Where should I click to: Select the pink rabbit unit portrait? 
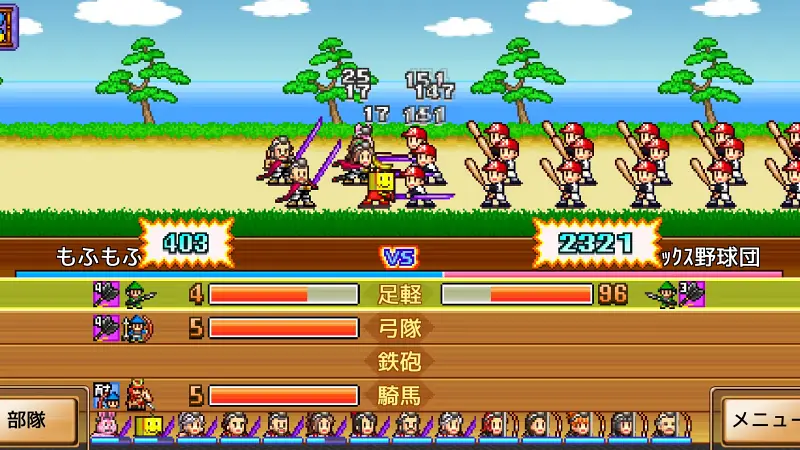[x=103, y=427]
